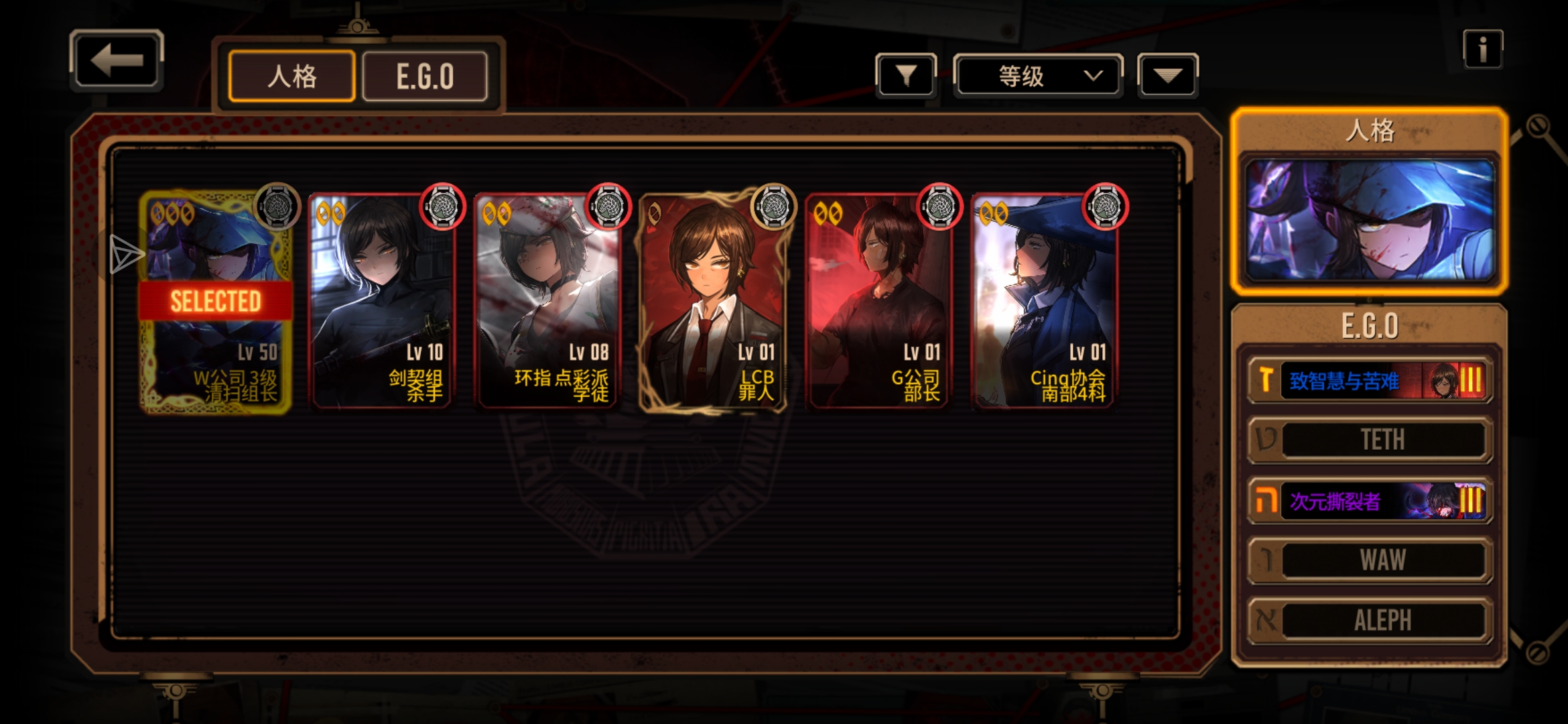This screenshot has width=1568, height=724.
Task: Open the funnel filter button
Action: point(905,76)
